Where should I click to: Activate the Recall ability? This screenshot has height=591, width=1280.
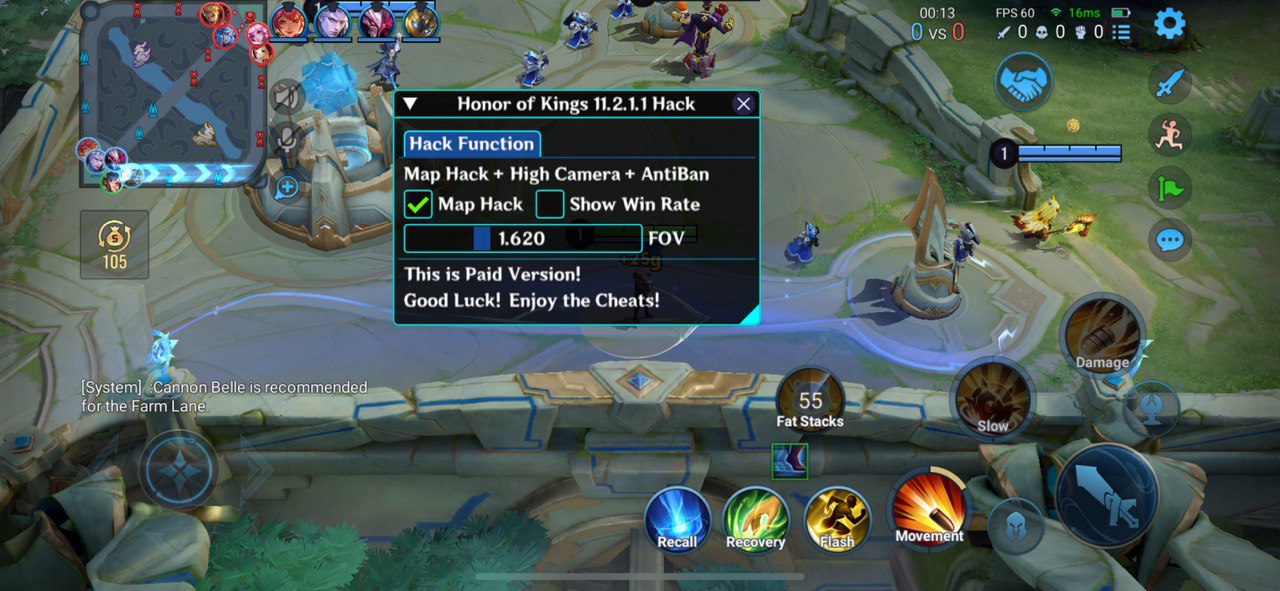(677, 520)
